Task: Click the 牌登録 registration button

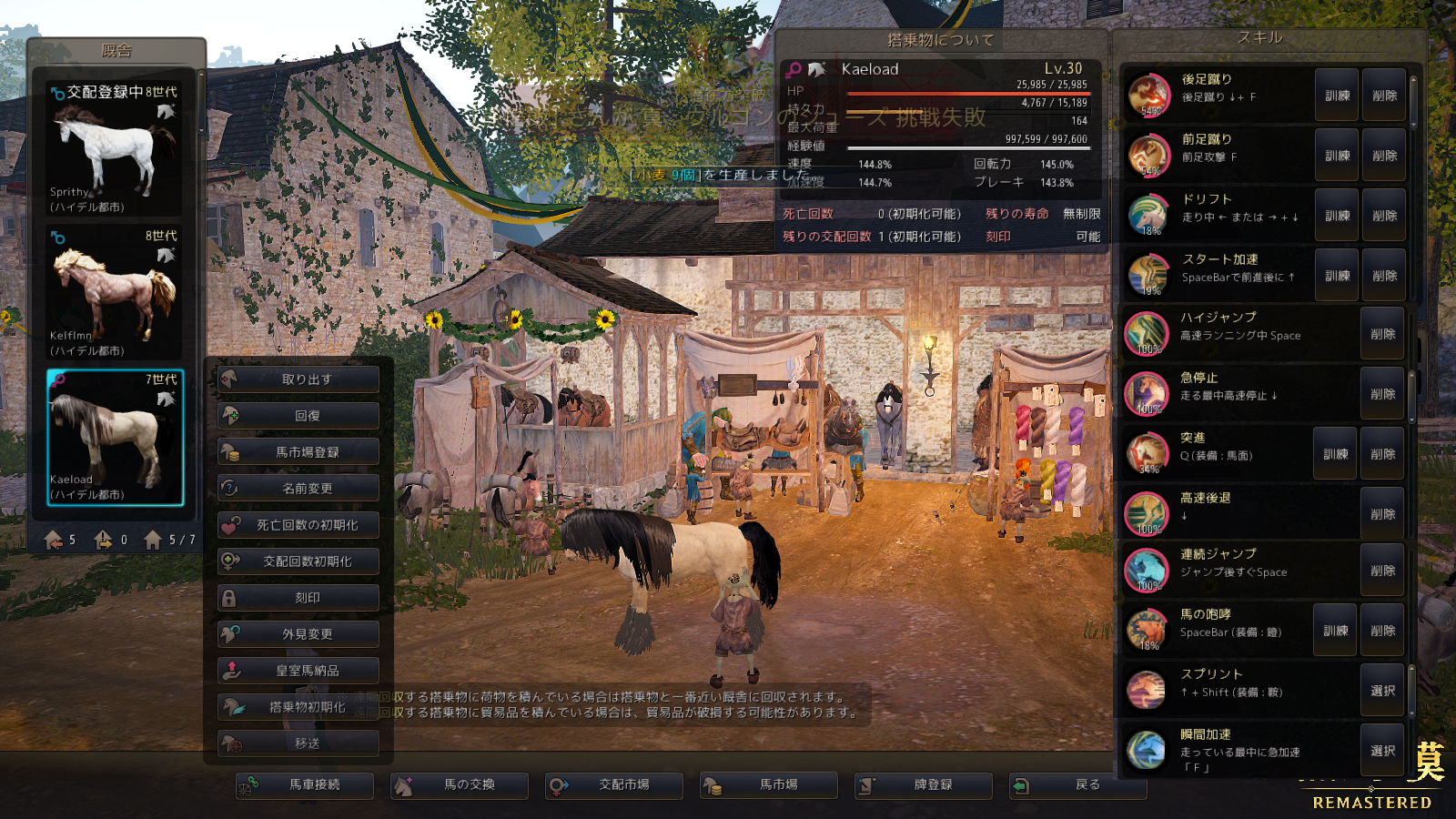Action: pos(924,784)
